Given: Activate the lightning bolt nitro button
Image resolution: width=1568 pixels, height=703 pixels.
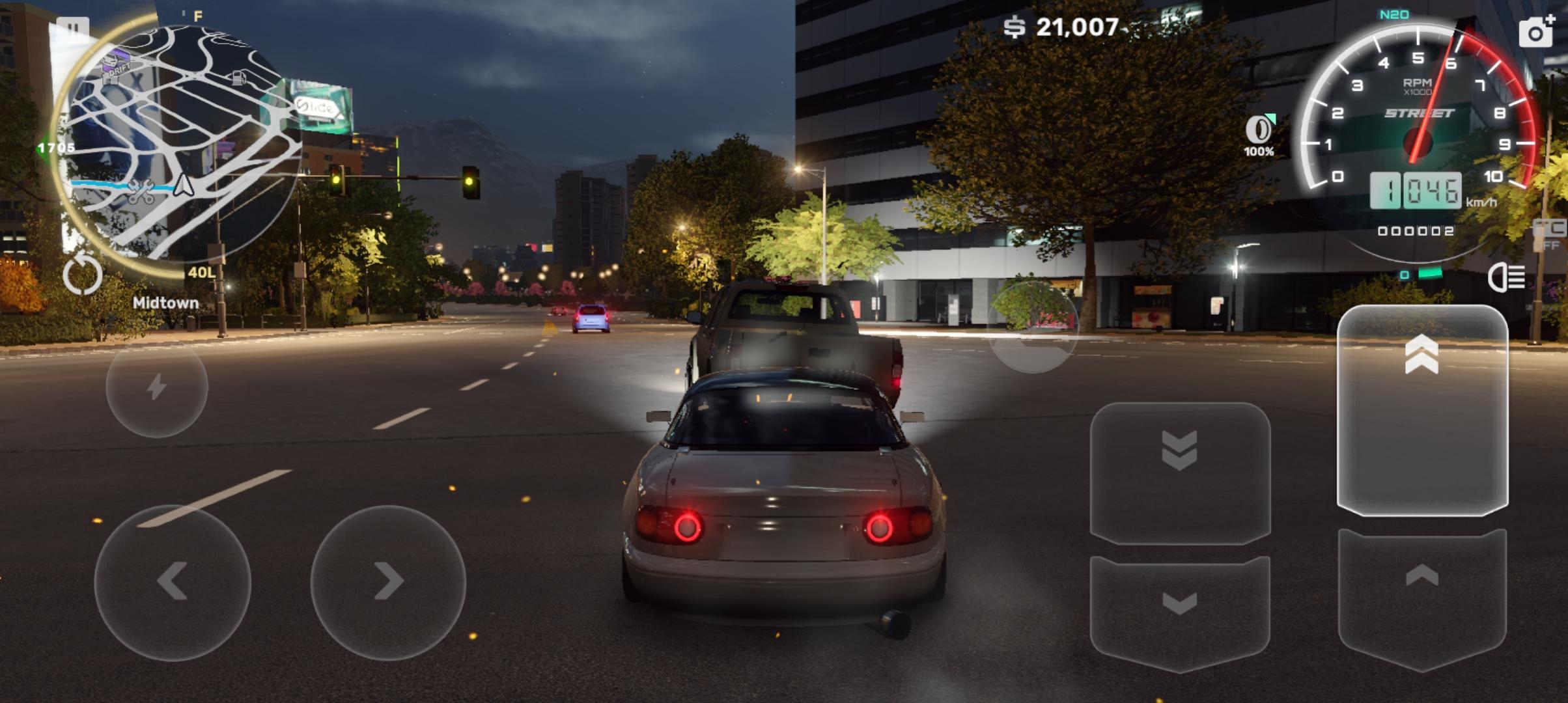Looking at the screenshot, I should tap(157, 387).
